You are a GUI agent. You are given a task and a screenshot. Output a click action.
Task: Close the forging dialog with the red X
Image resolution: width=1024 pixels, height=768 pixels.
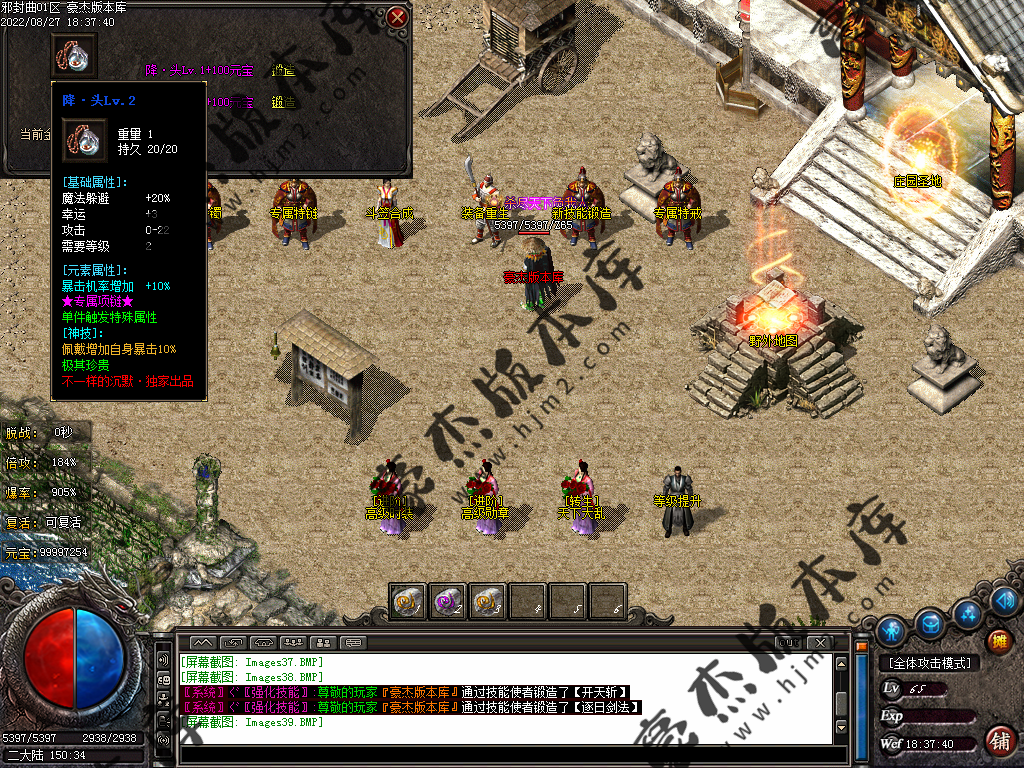click(397, 17)
